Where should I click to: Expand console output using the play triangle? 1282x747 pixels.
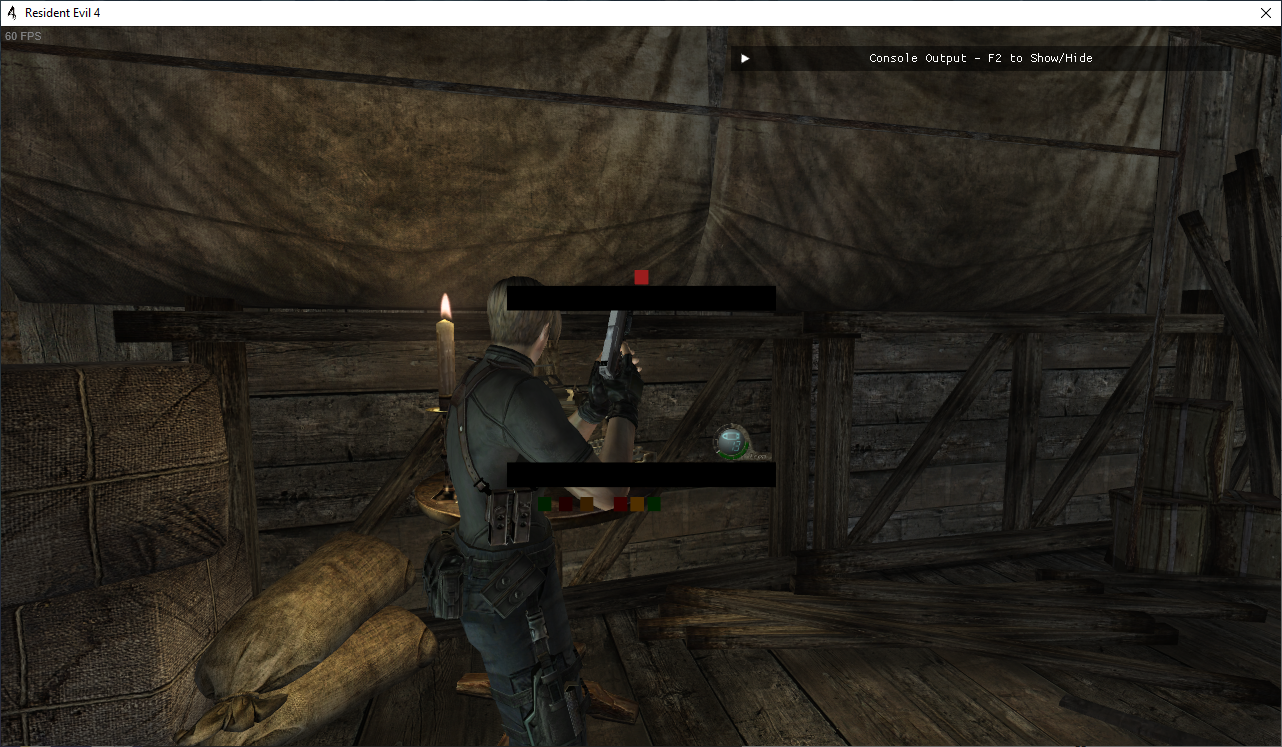744,58
